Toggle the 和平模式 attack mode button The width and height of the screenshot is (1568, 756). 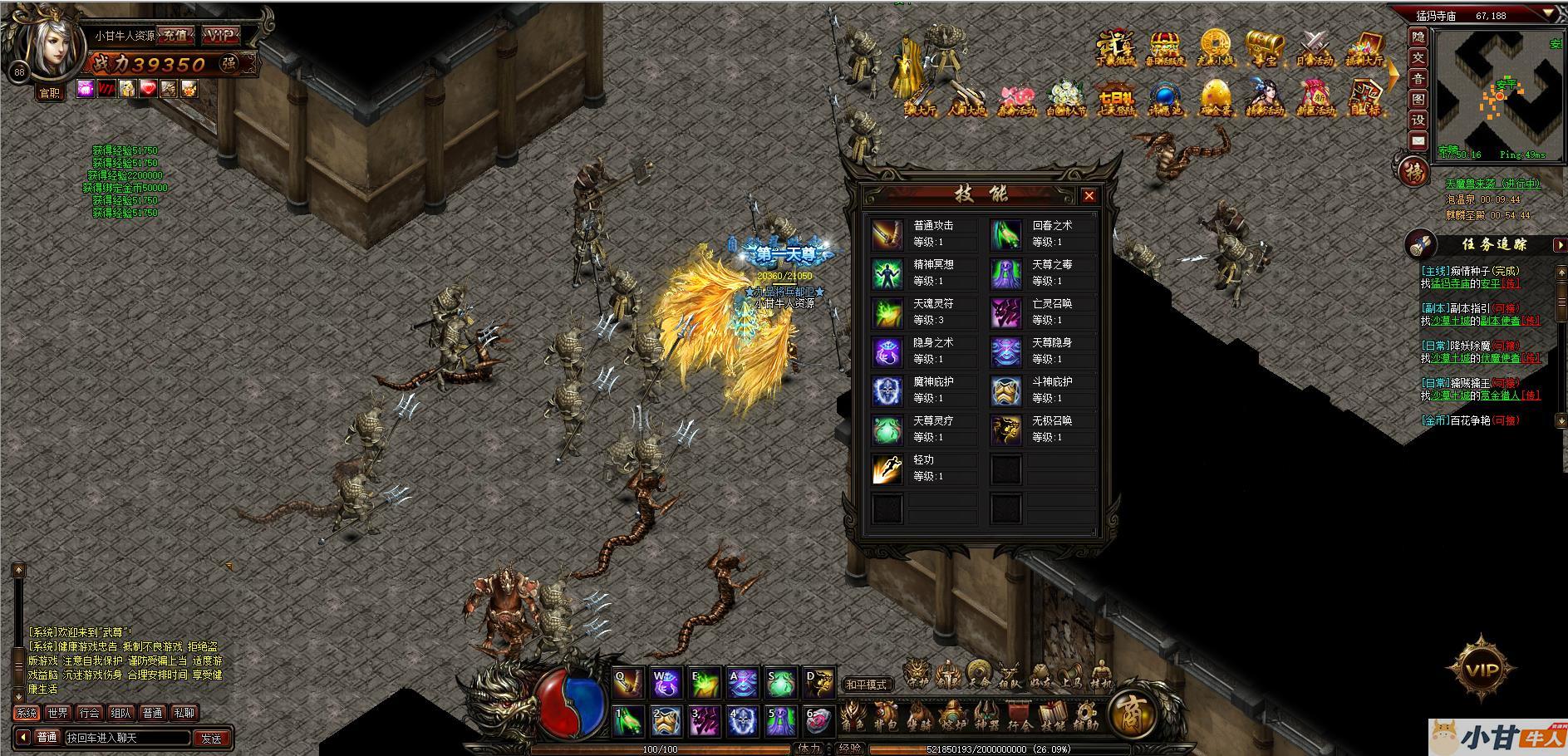[x=866, y=685]
